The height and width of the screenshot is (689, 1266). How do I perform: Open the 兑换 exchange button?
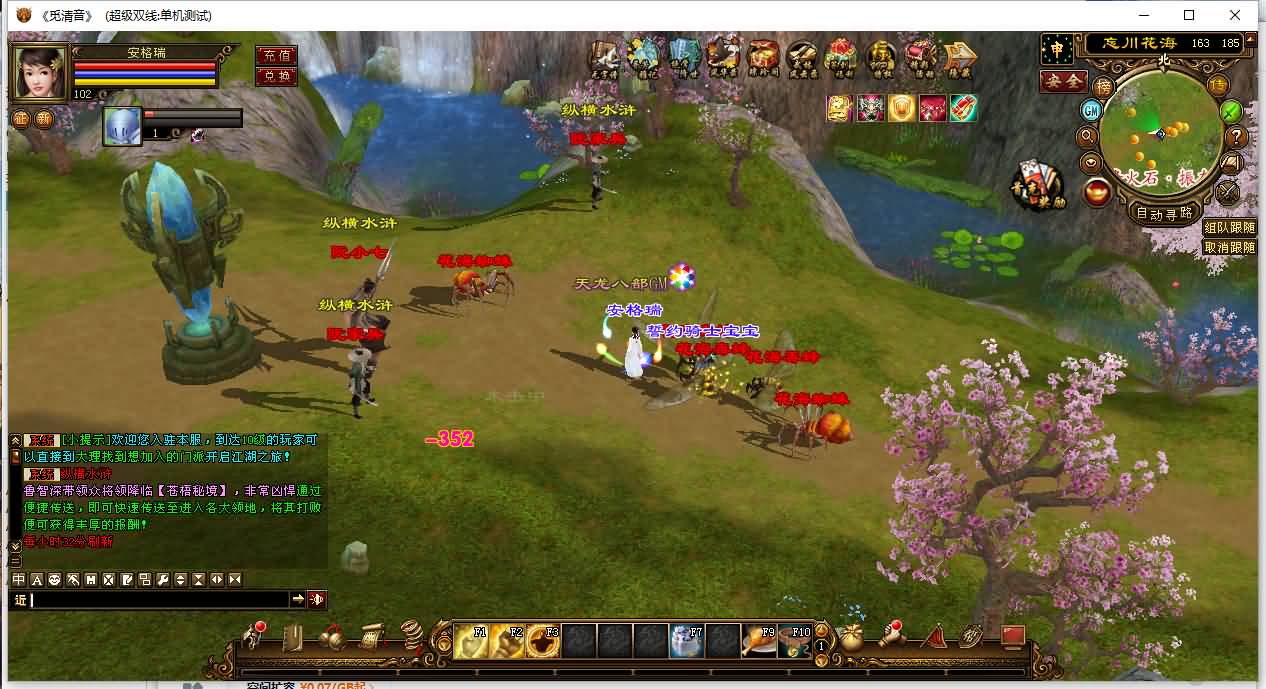(276, 76)
